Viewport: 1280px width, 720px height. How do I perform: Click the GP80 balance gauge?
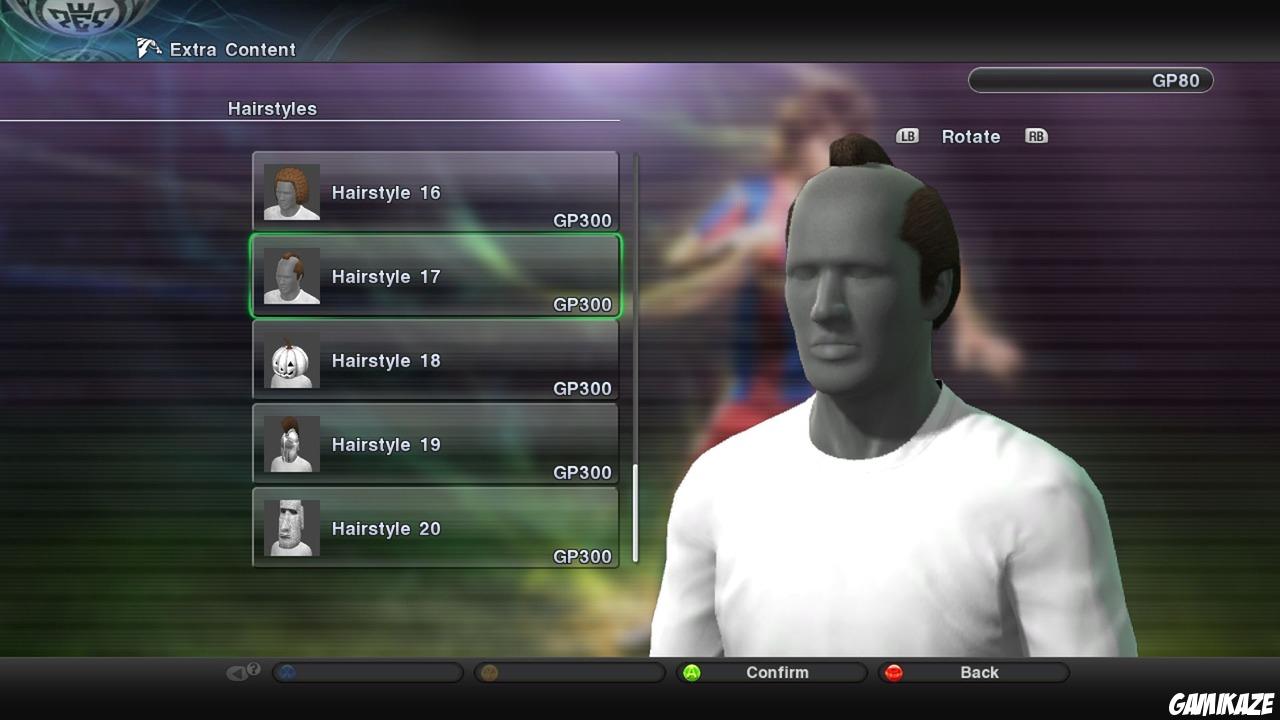tap(1089, 80)
